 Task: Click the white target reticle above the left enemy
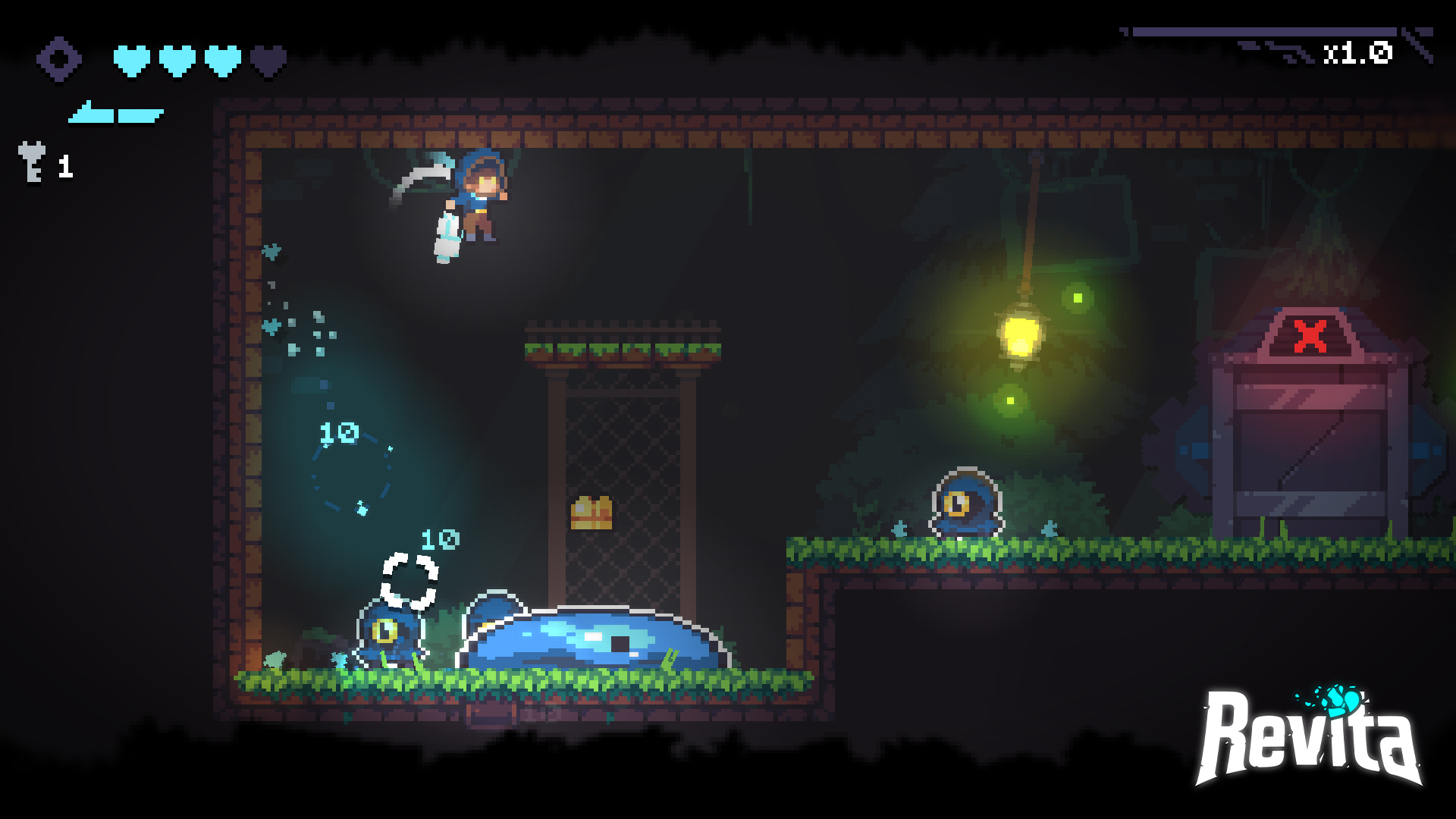coord(412,579)
